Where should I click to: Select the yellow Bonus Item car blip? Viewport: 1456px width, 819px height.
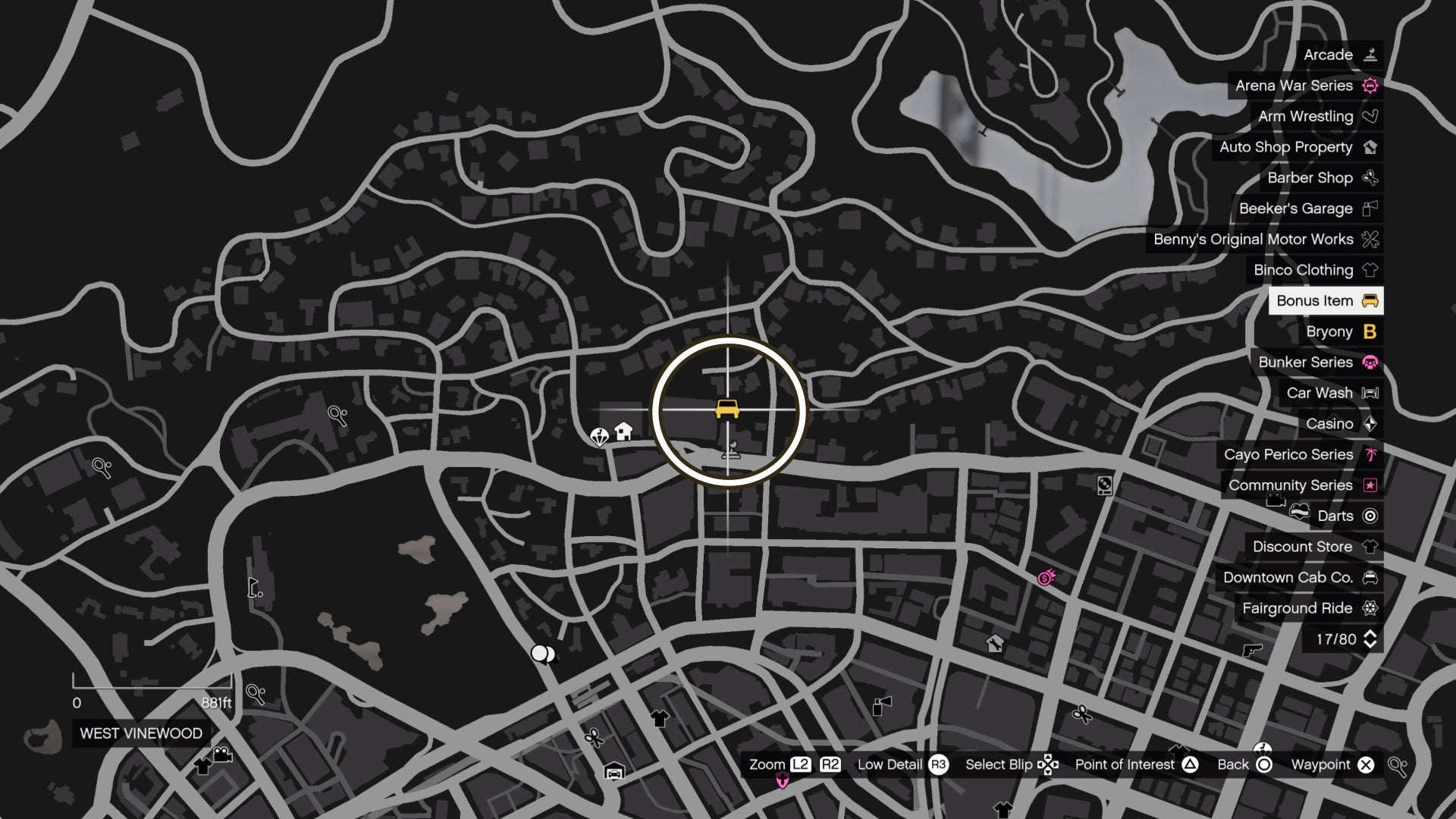pyautogui.click(x=729, y=408)
